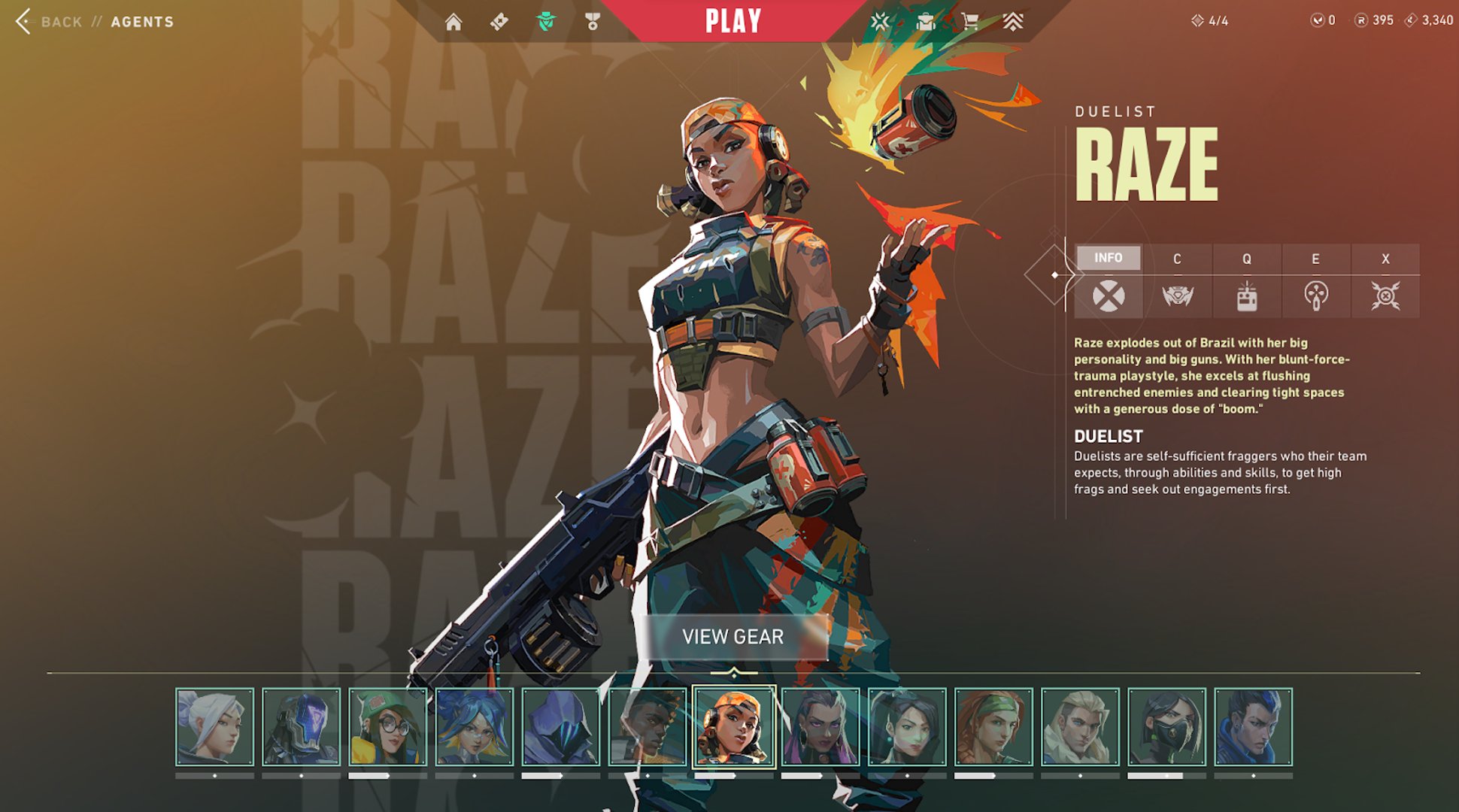Choose the Yoru agent portrait
The width and height of the screenshot is (1459, 812).
(x=1253, y=727)
